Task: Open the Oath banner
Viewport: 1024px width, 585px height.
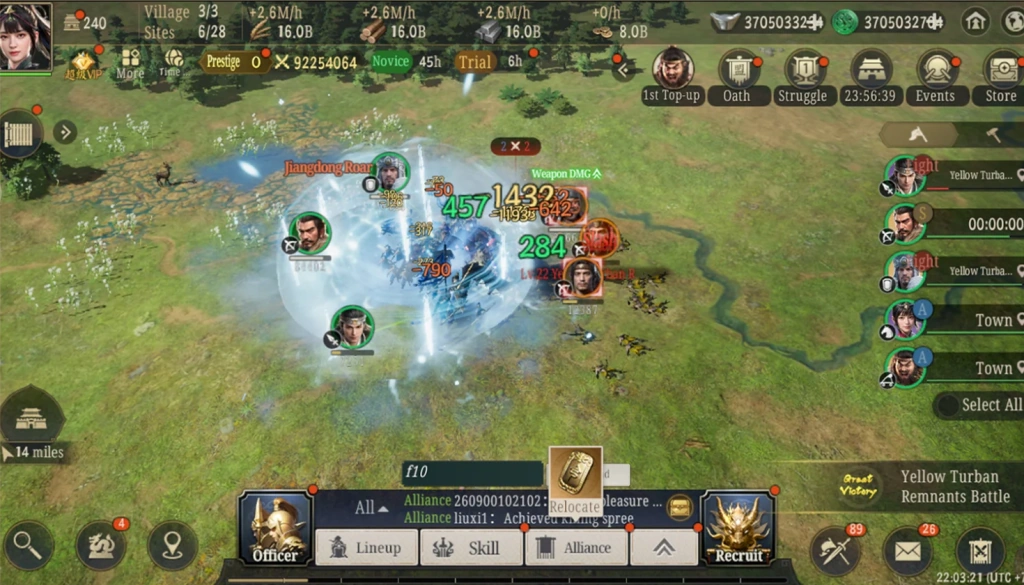Action: pos(737,76)
